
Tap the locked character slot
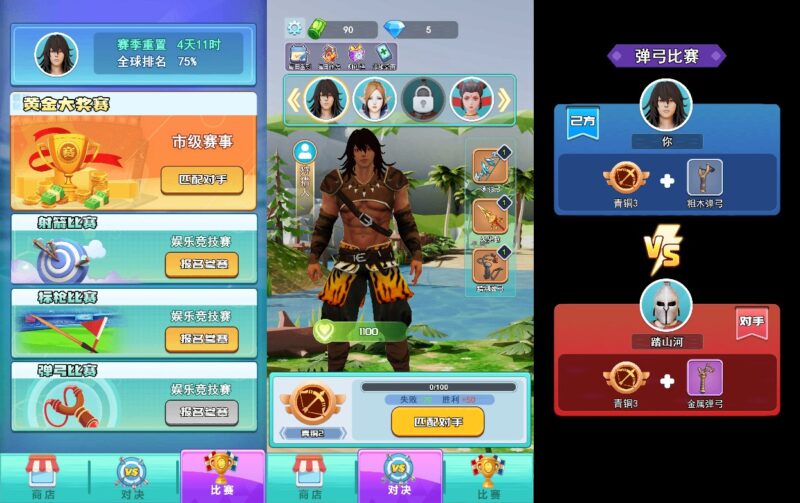[423, 99]
